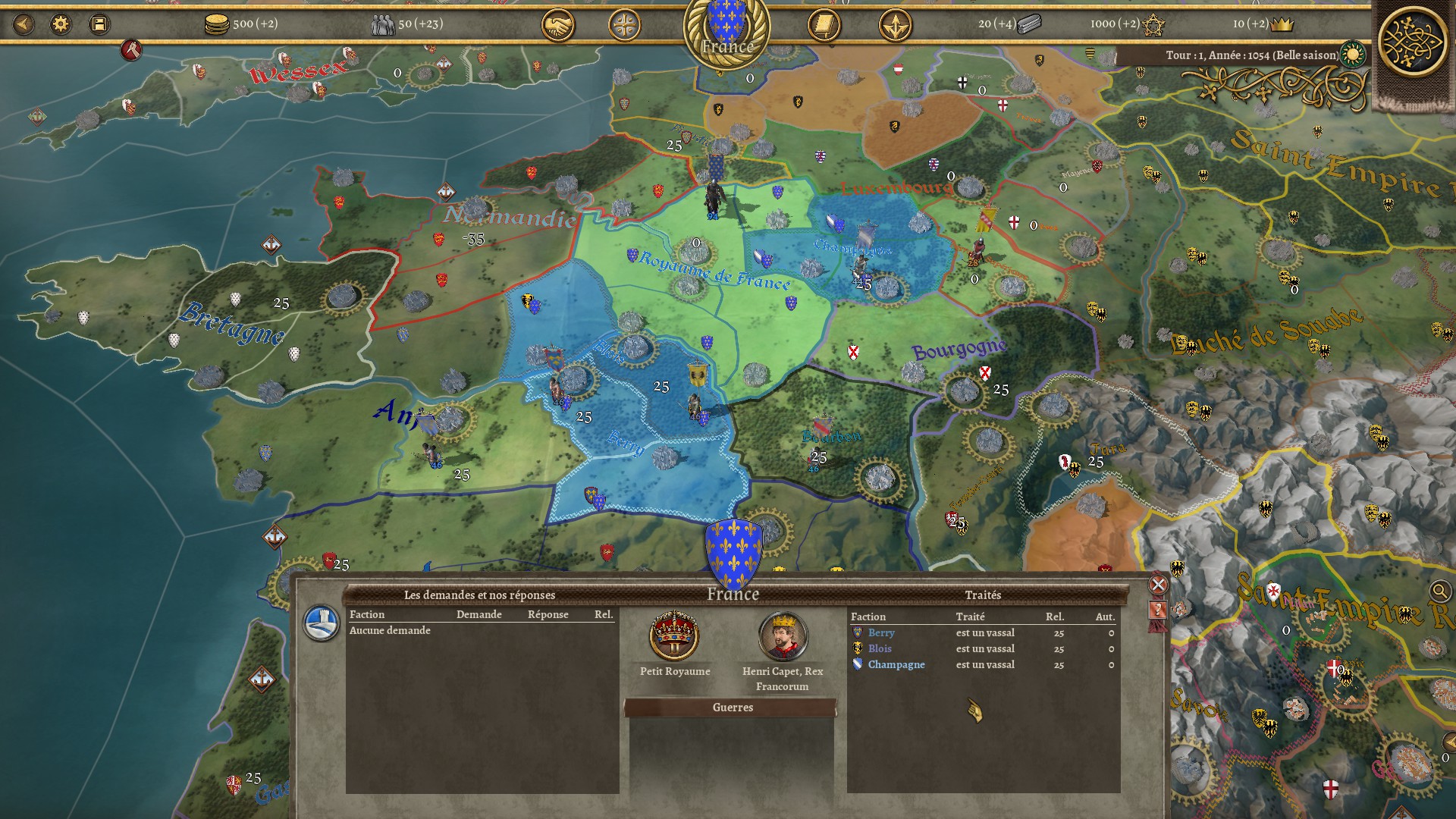Image resolution: width=1456 pixels, height=819 pixels.
Task: Open the gear settings menu
Action: [x=61, y=24]
